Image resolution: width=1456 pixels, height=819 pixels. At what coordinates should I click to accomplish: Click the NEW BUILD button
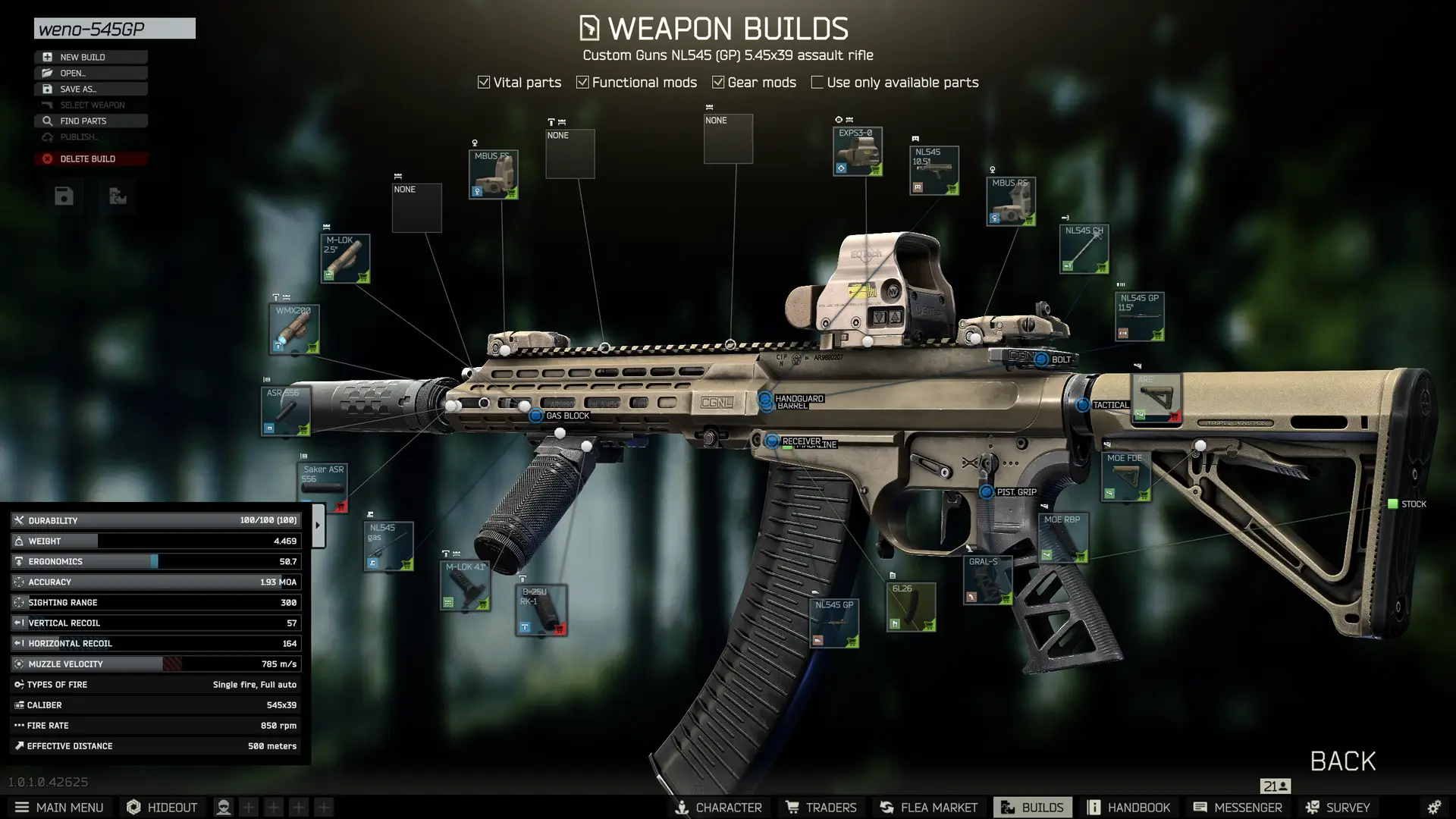pos(90,57)
